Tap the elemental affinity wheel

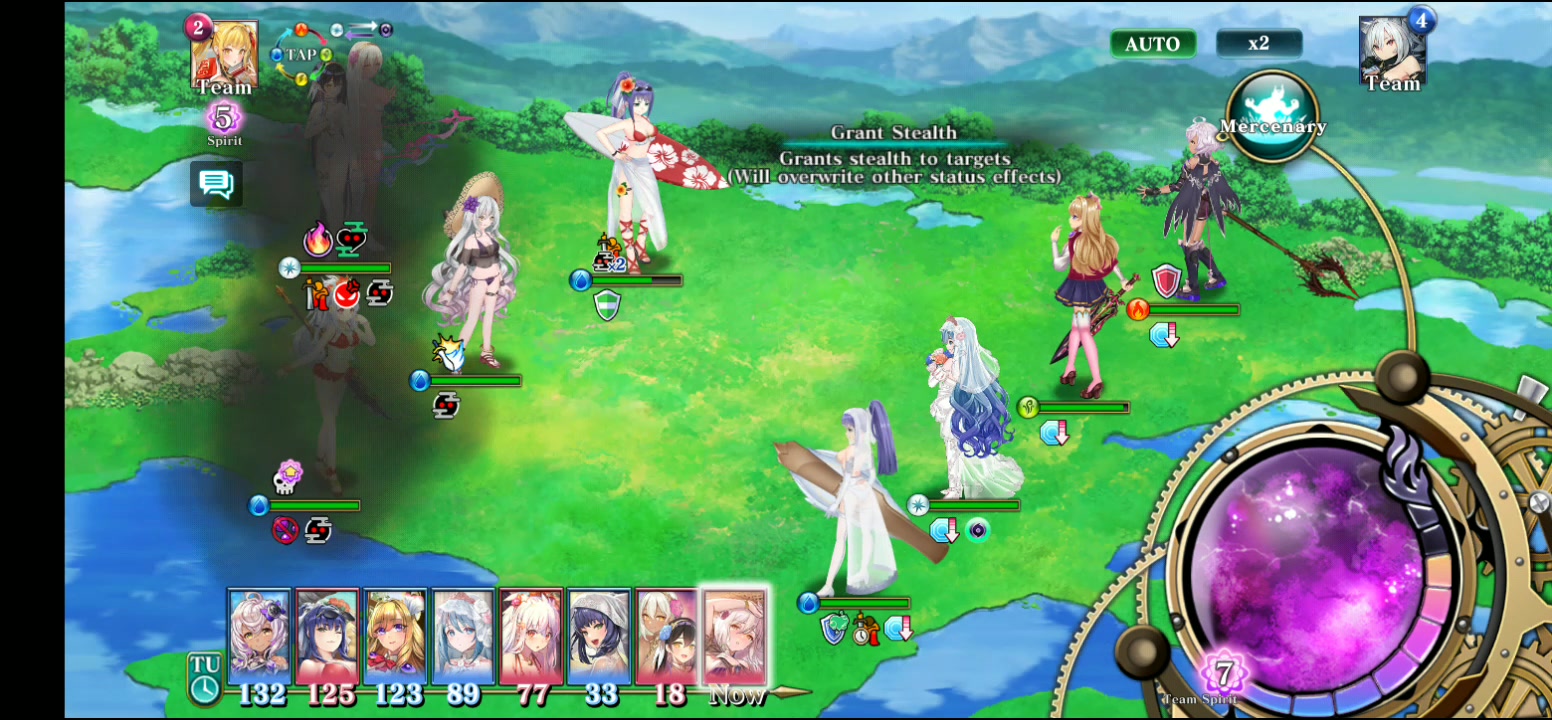point(301,56)
